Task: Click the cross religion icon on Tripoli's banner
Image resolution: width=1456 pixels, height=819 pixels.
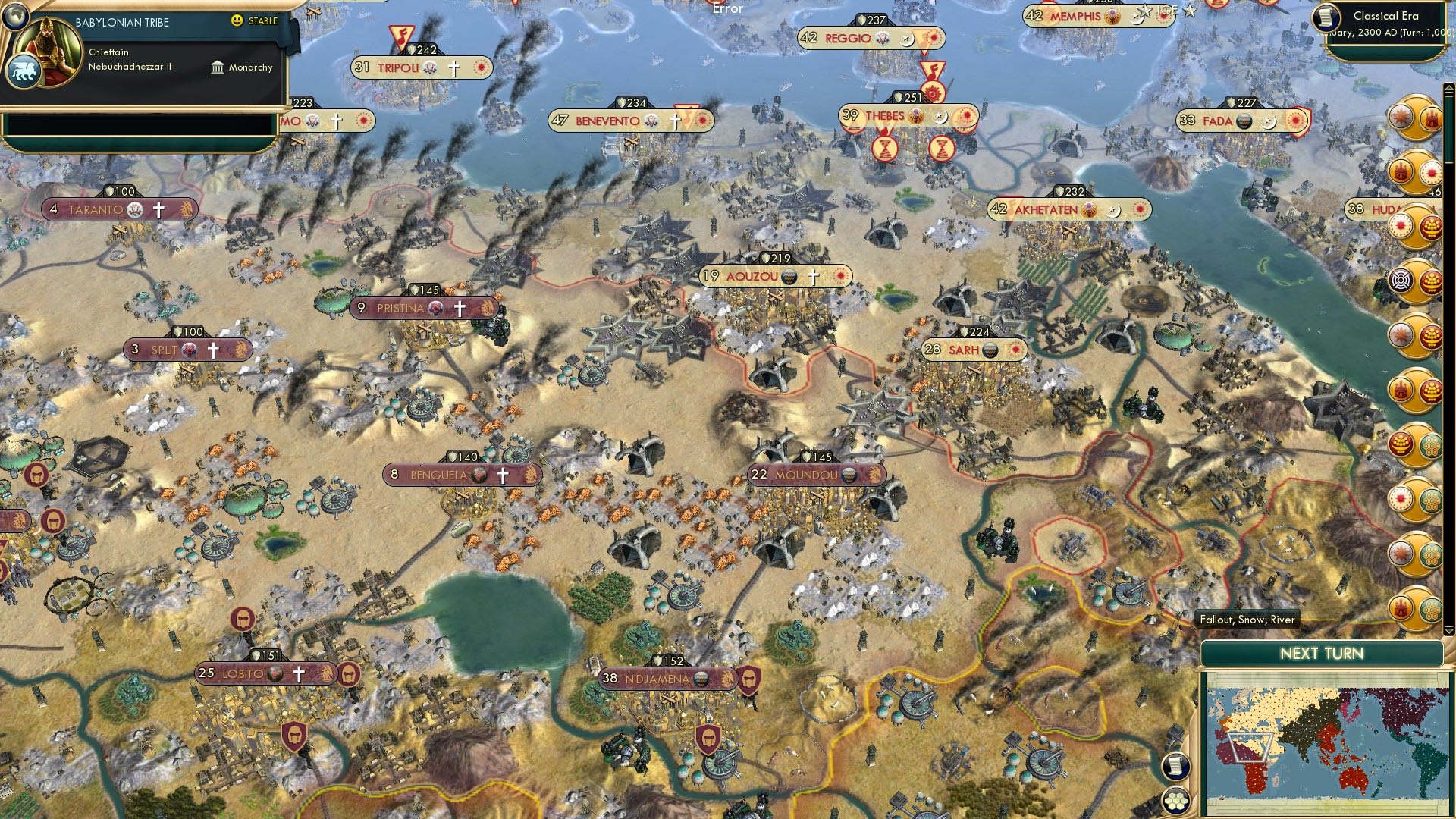Action: 455,67
